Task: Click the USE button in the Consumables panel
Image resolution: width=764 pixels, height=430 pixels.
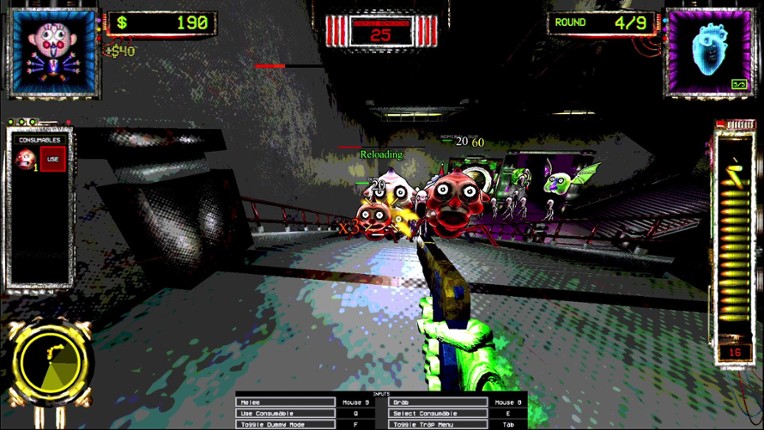Action: click(52, 160)
